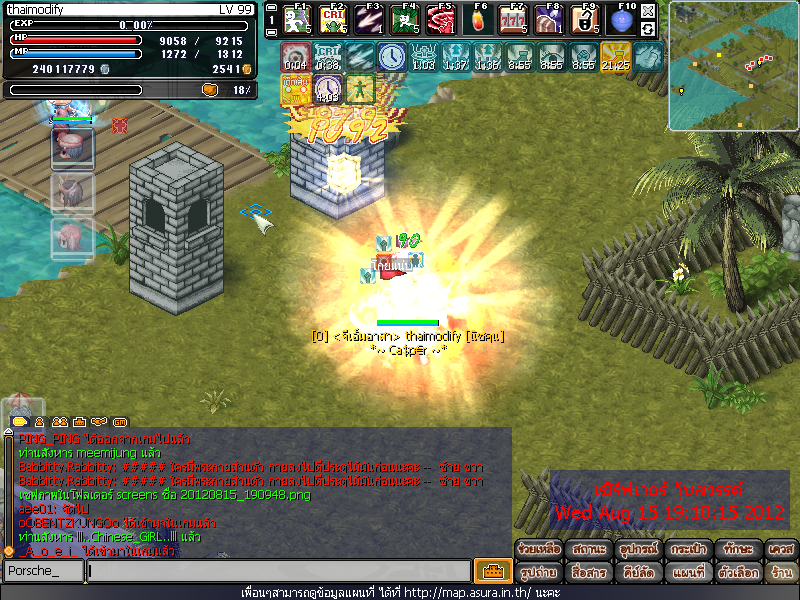Close the hotbar with the X button
The image size is (800, 600).
tap(648, 12)
